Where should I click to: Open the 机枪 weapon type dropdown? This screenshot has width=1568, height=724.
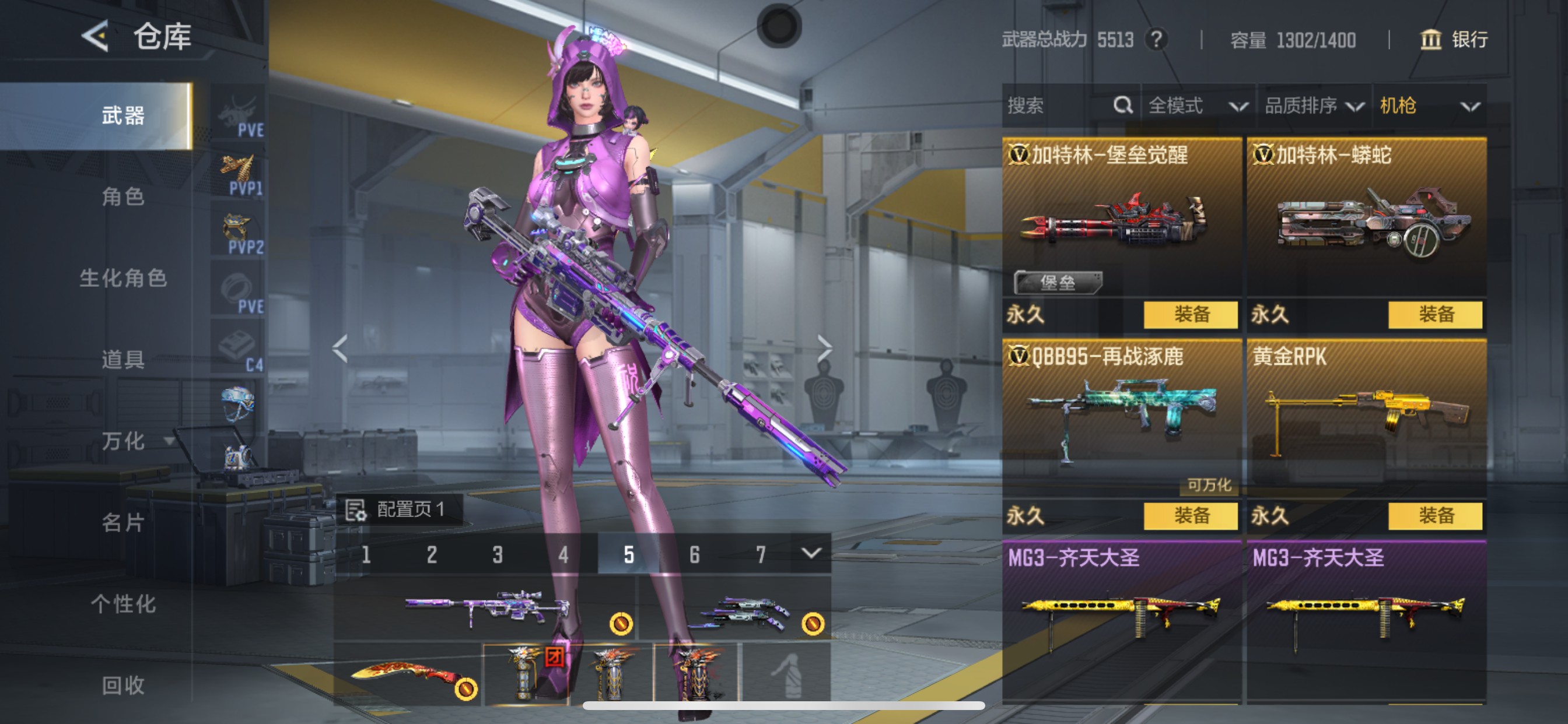tap(1428, 106)
